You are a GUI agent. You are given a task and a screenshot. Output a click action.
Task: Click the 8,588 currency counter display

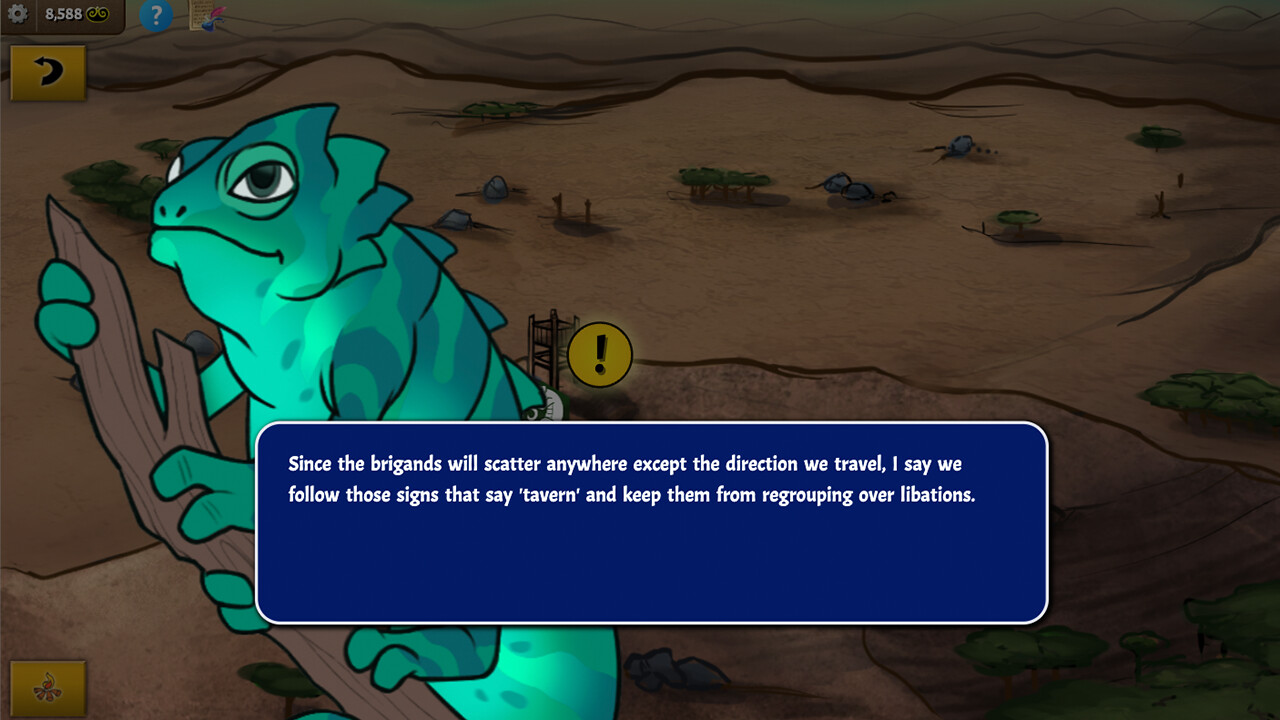(x=64, y=13)
